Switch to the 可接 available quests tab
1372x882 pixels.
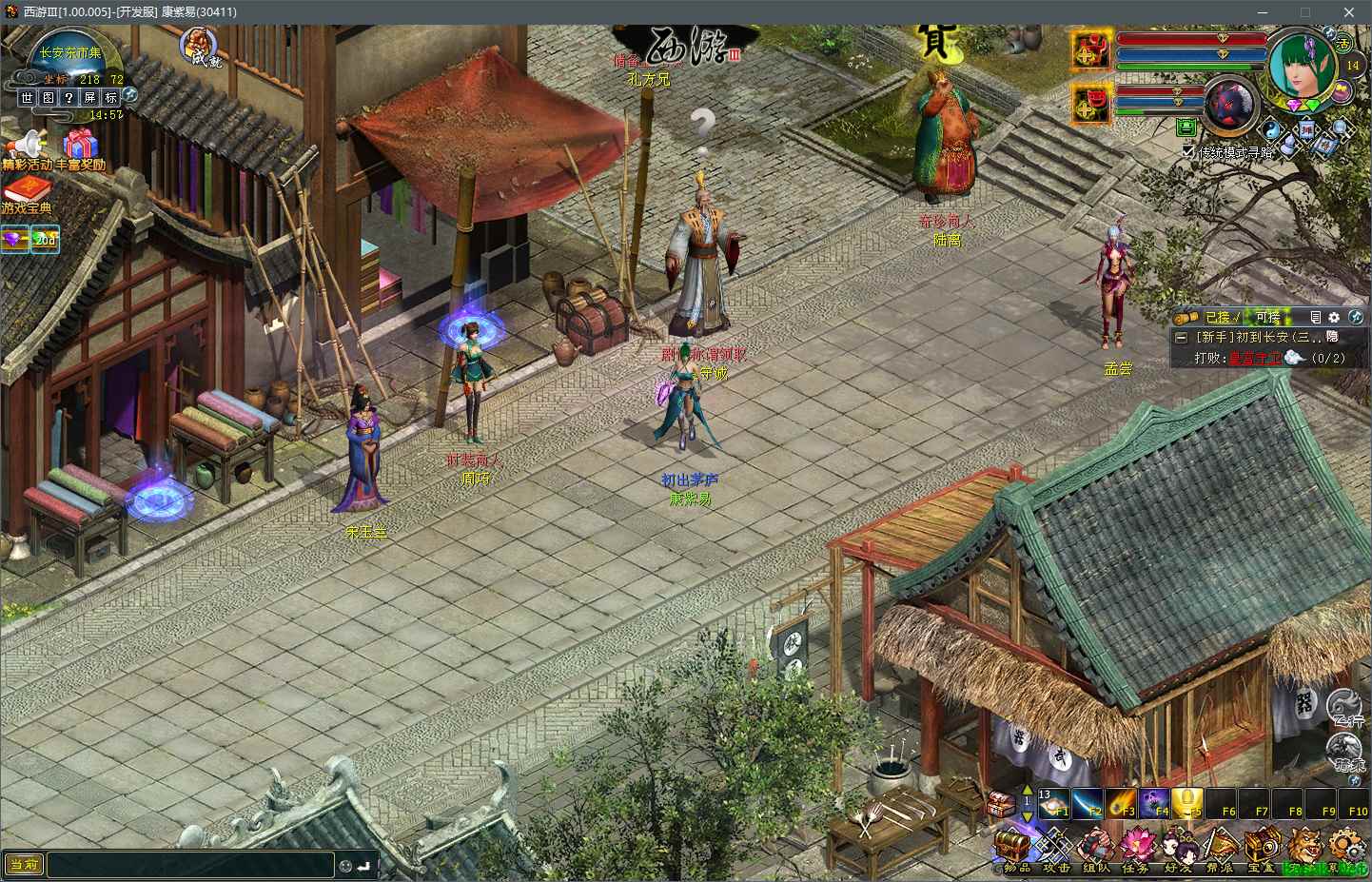1268,318
